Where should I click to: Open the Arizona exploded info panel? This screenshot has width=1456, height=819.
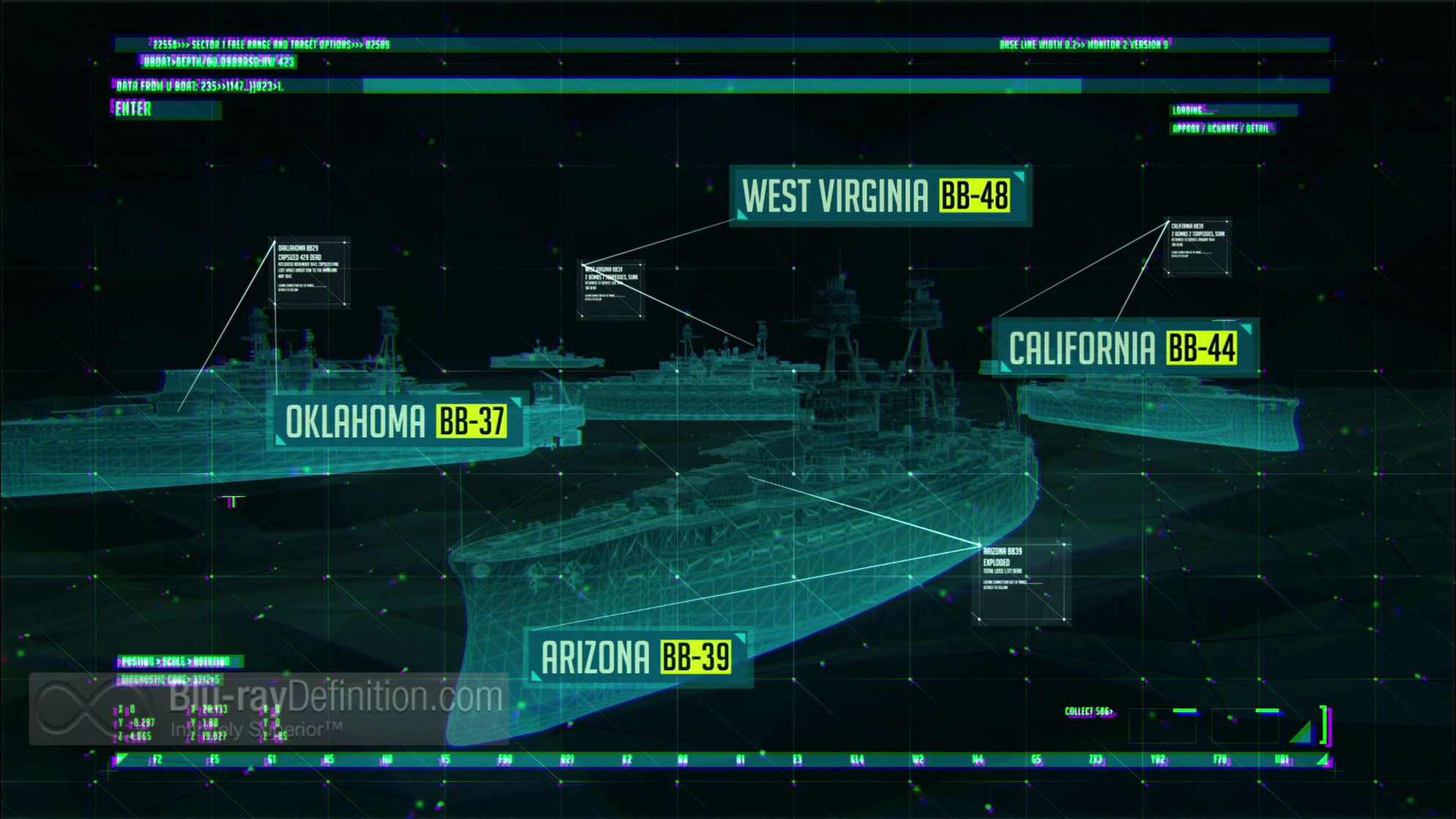point(1022,582)
